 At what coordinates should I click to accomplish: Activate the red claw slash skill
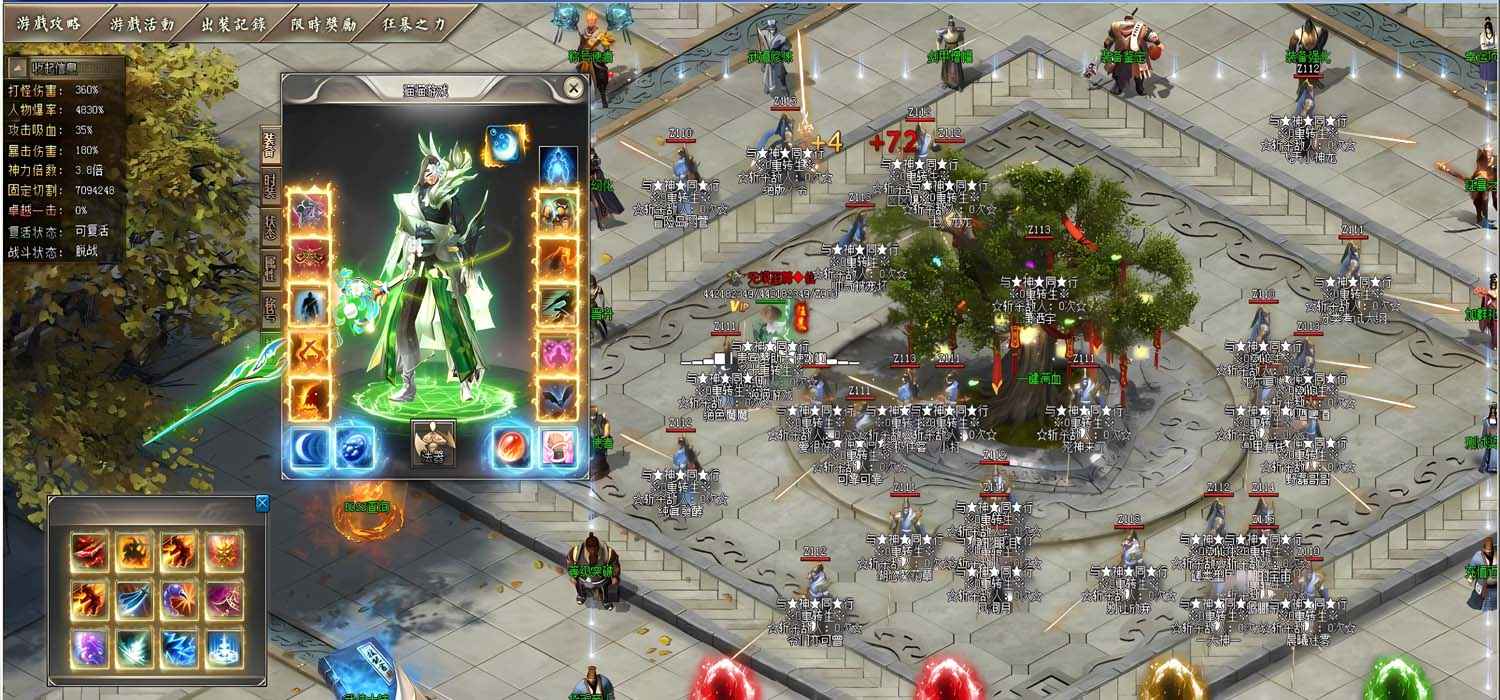[x=89, y=552]
